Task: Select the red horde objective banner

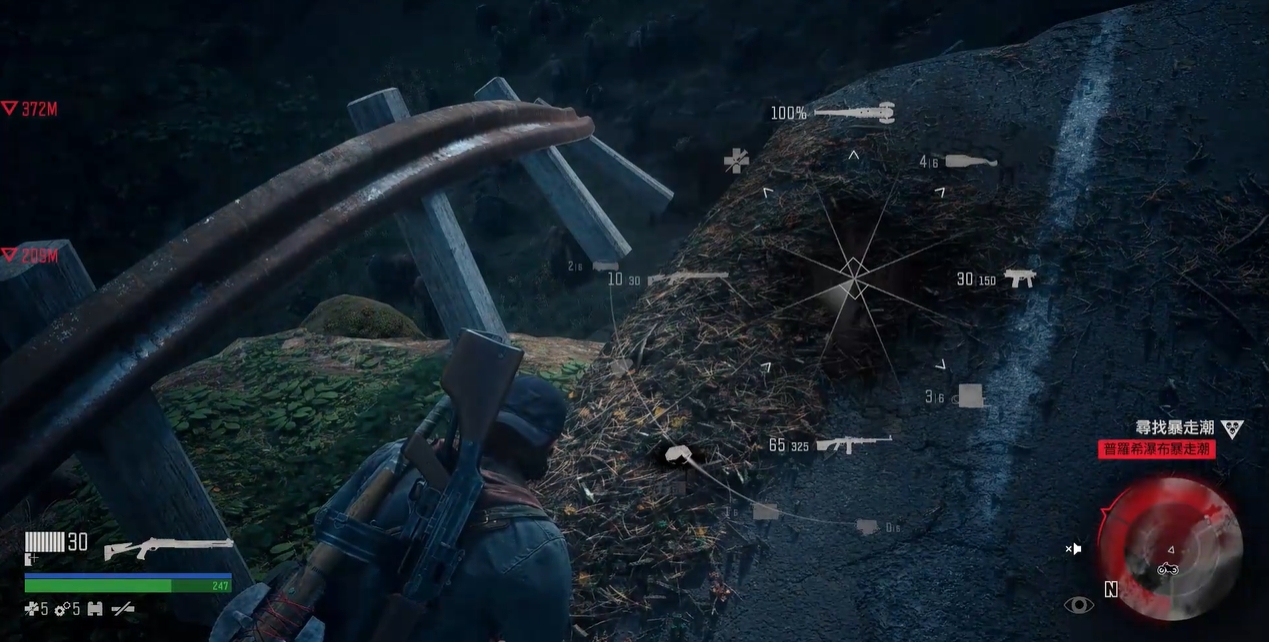Action: 1156,450
